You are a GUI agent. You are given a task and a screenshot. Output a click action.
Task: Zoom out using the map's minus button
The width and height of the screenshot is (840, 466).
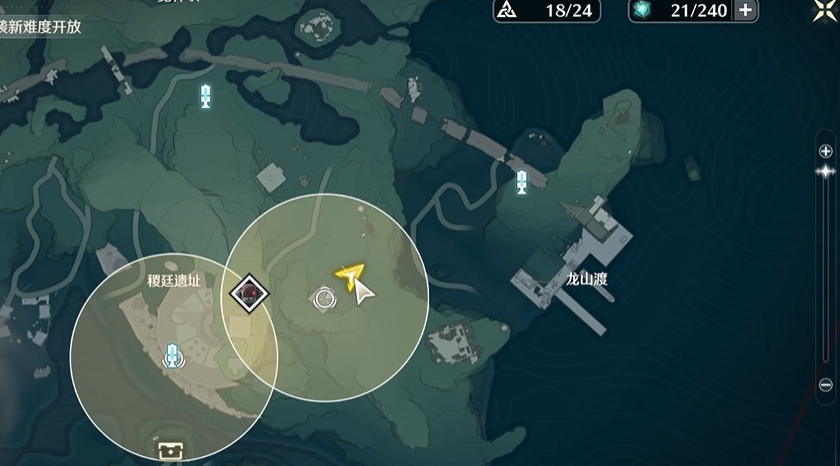pos(825,385)
